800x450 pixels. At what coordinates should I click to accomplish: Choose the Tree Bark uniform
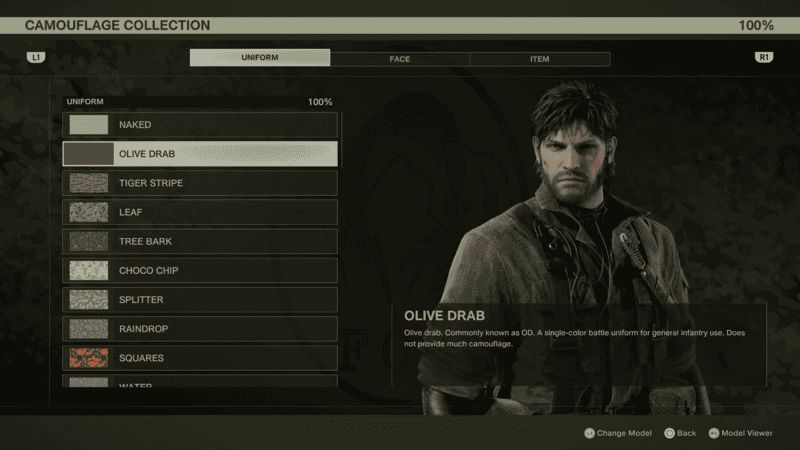point(200,241)
